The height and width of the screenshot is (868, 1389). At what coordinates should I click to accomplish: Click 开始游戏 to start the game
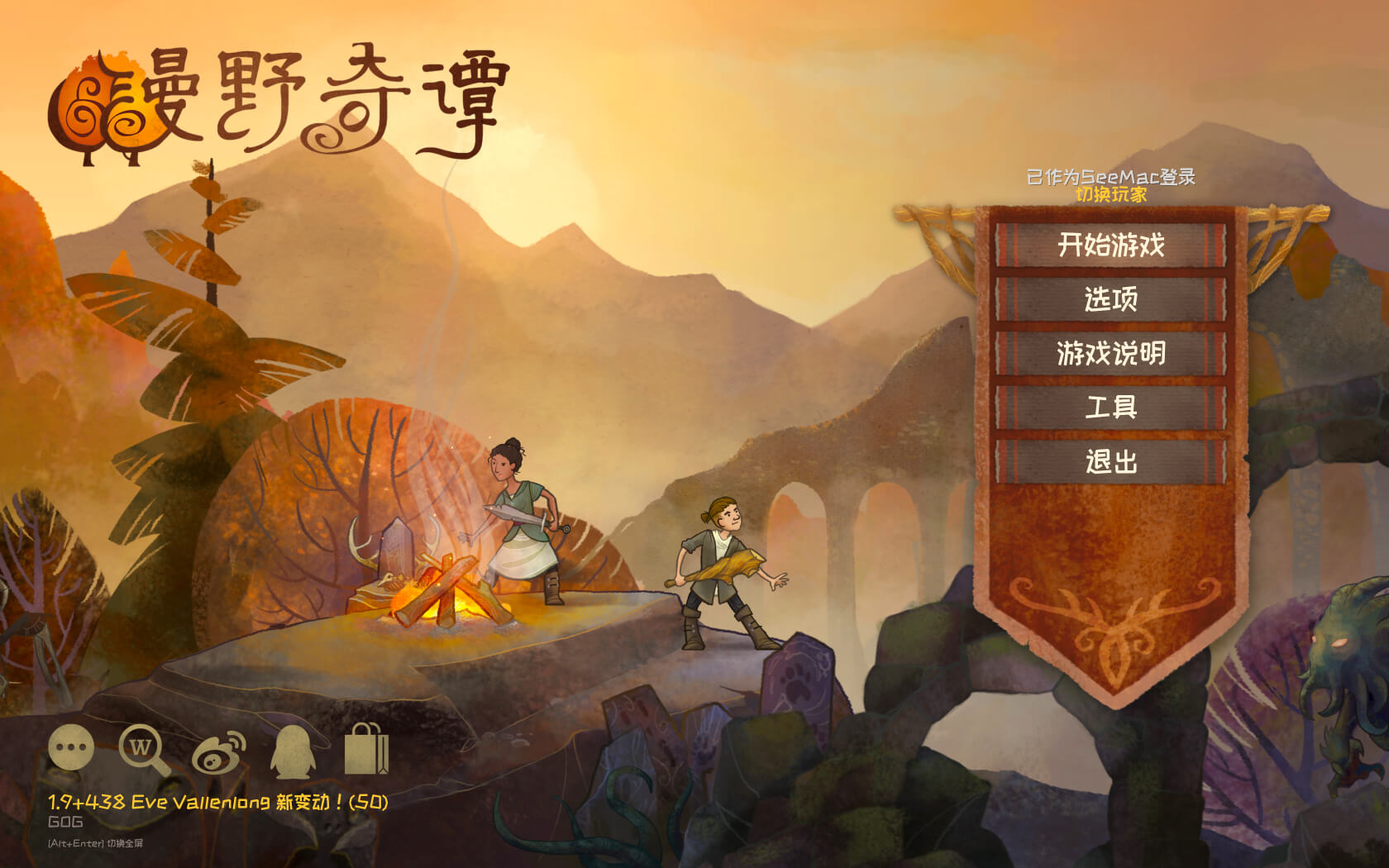(1110, 246)
